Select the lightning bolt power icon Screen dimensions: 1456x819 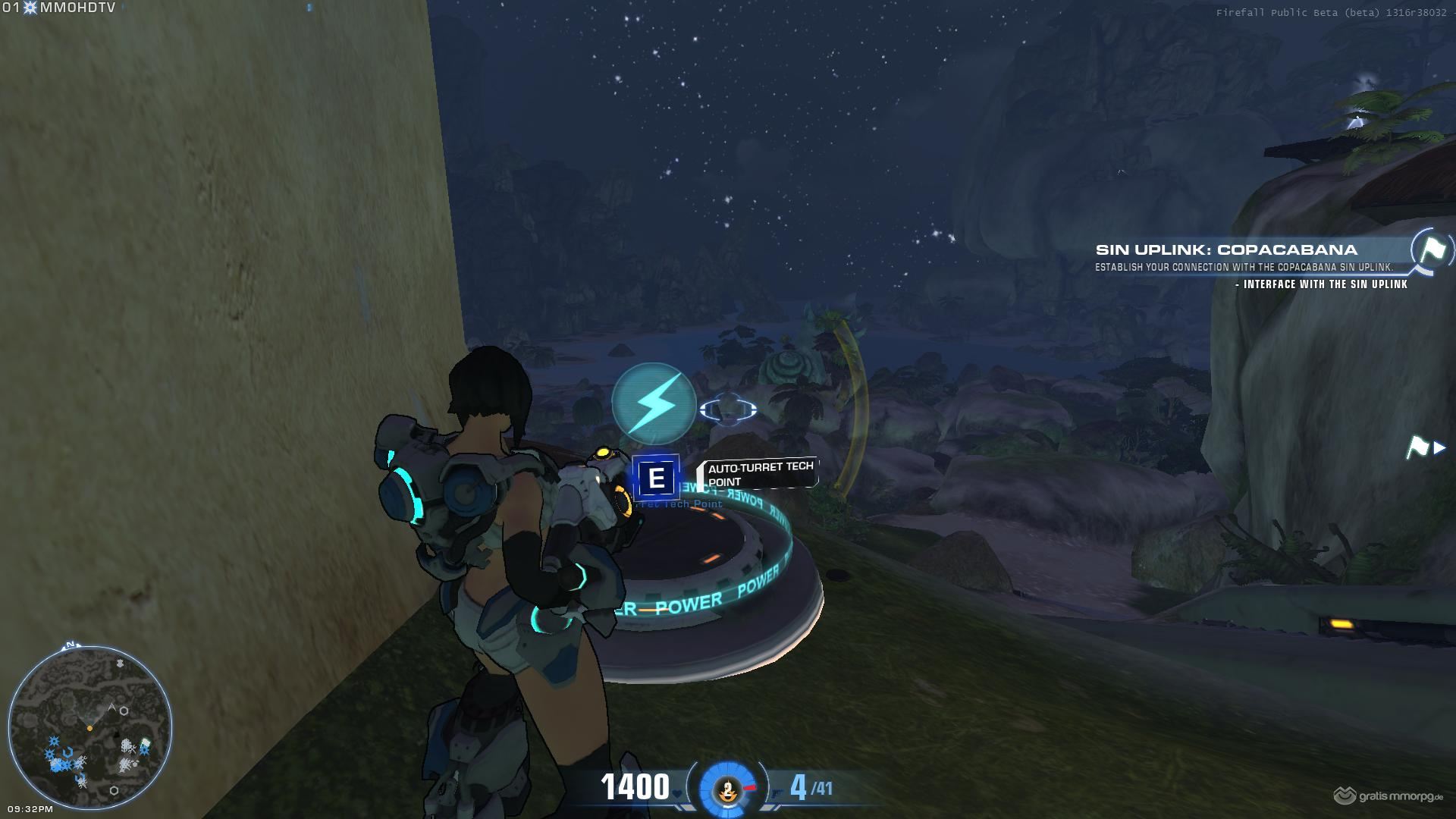pyautogui.click(x=654, y=404)
